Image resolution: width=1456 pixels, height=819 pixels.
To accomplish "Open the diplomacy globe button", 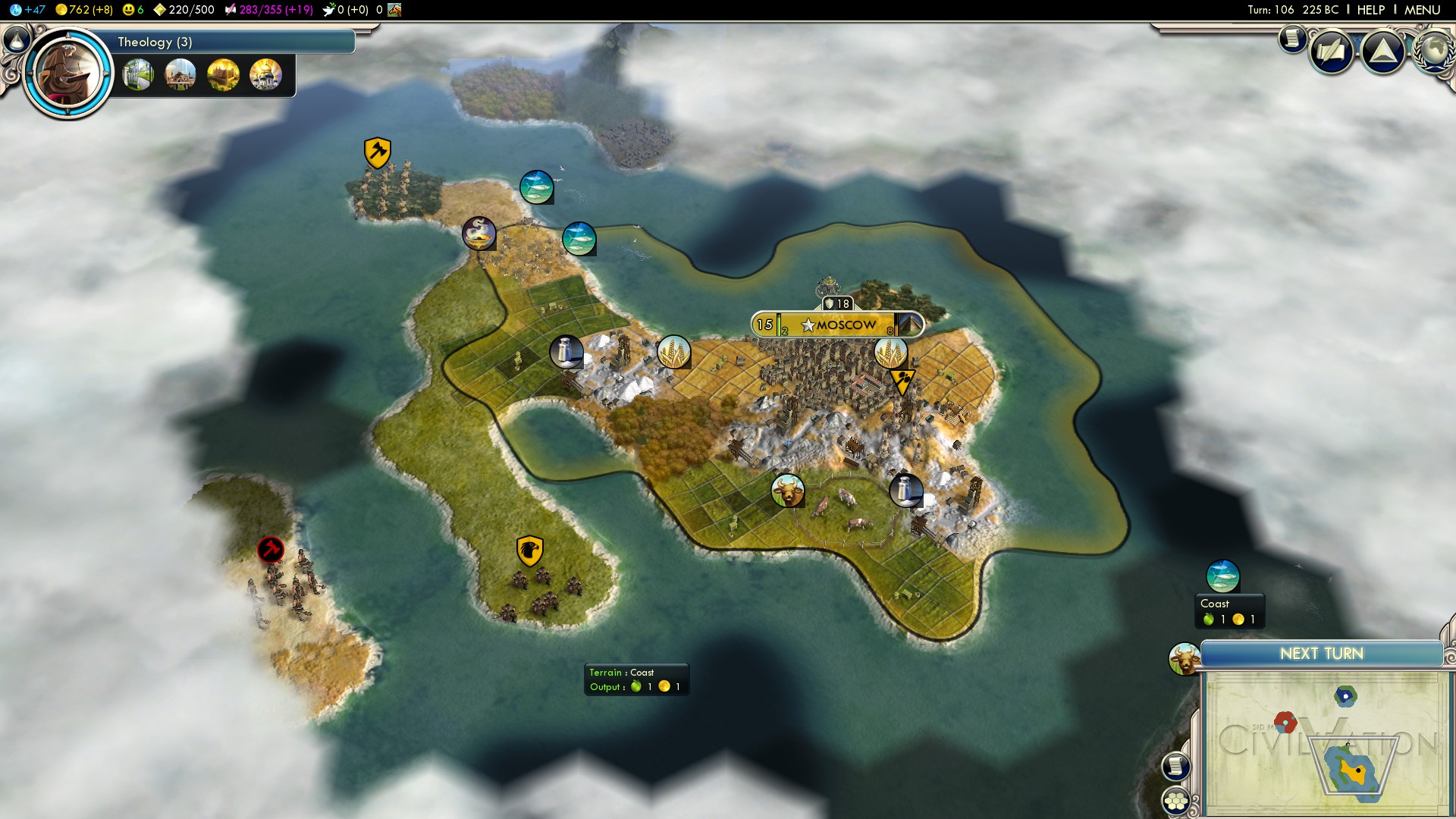I will pyautogui.click(x=1435, y=50).
